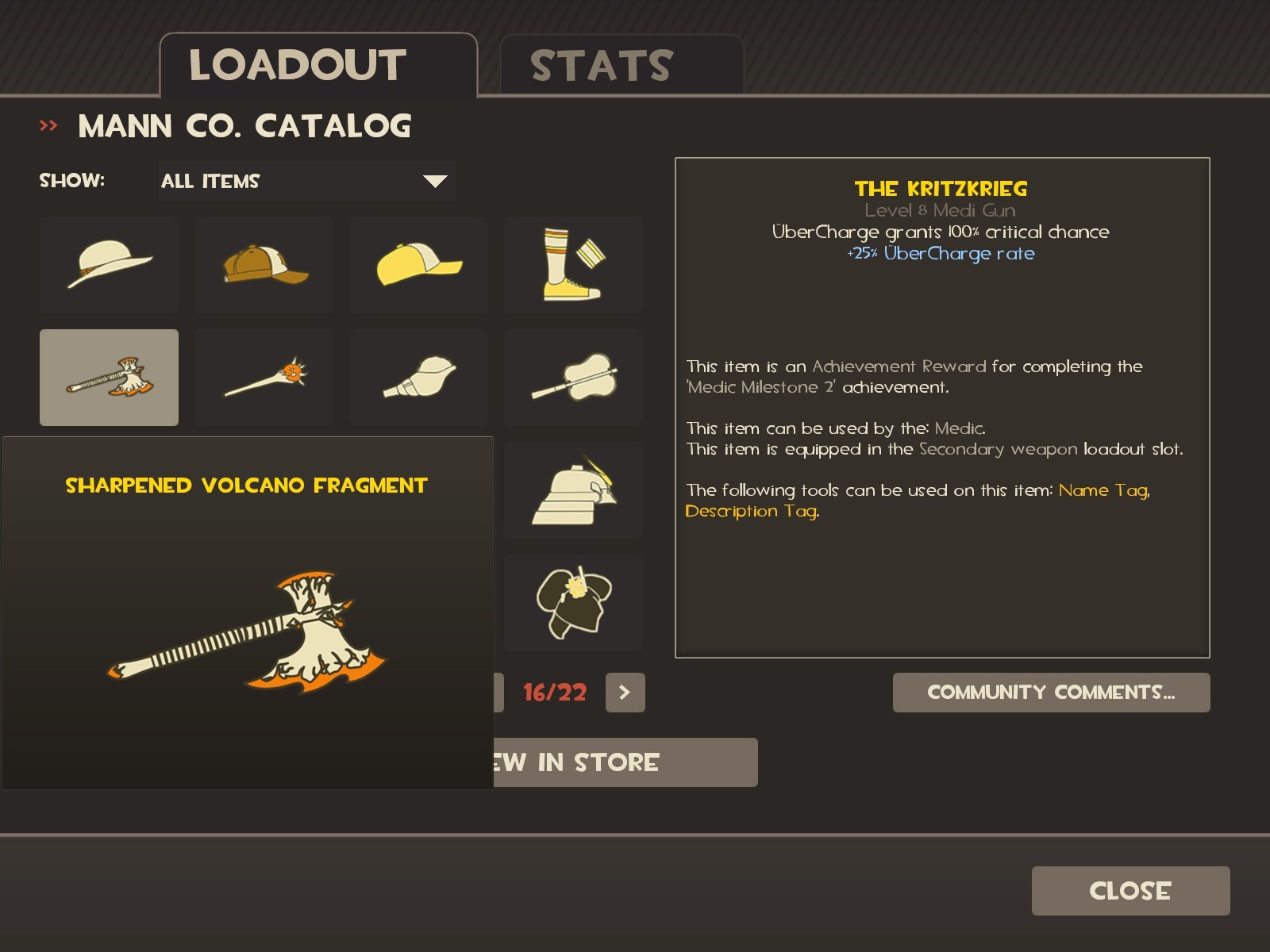This screenshot has height=952, width=1270.
Task: Switch to the Loadout tab
Action: click(297, 65)
